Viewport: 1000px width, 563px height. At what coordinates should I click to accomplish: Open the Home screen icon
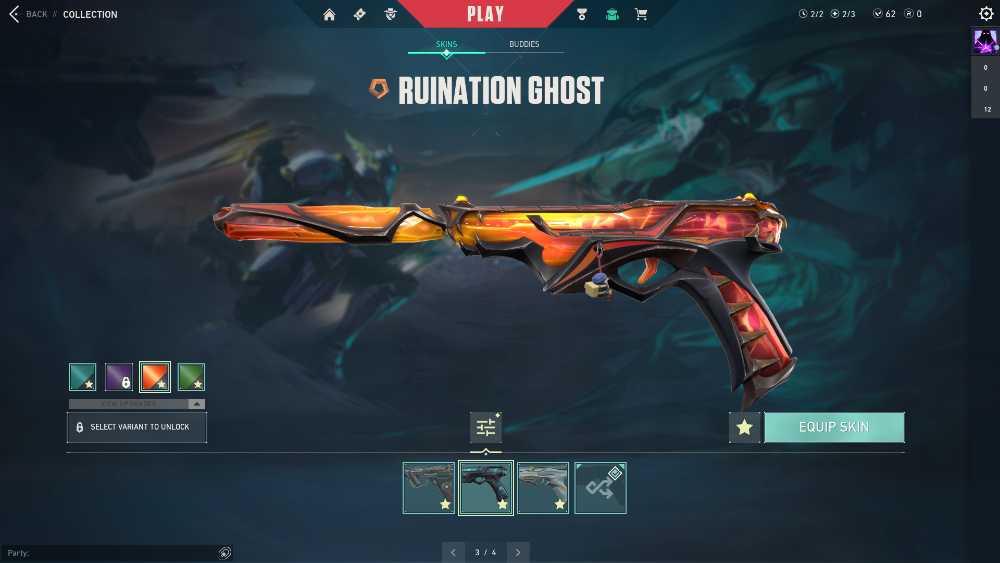tap(330, 14)
